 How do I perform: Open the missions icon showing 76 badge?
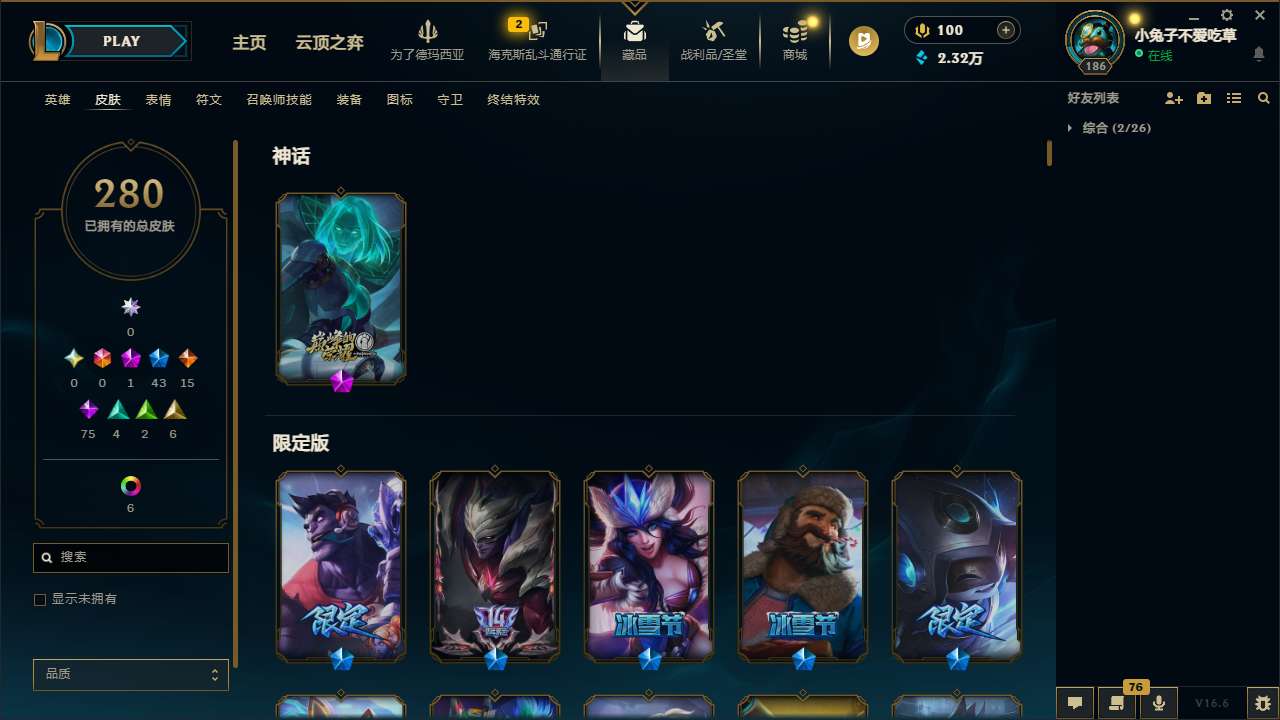click(x=1117, y=703)
